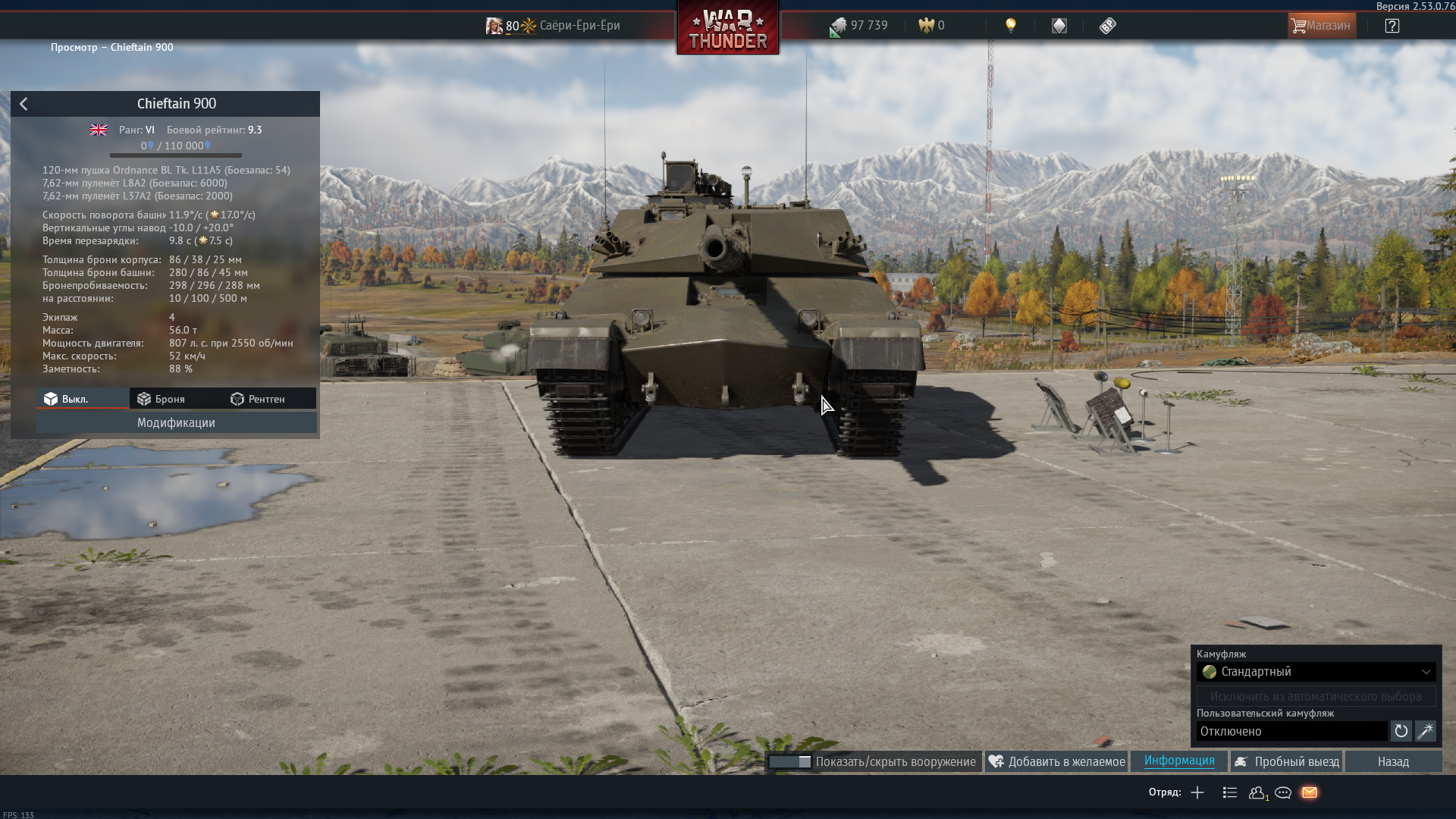Click the question mark help icon
Screen dimensions: 1456x819
pos(1392,26)
